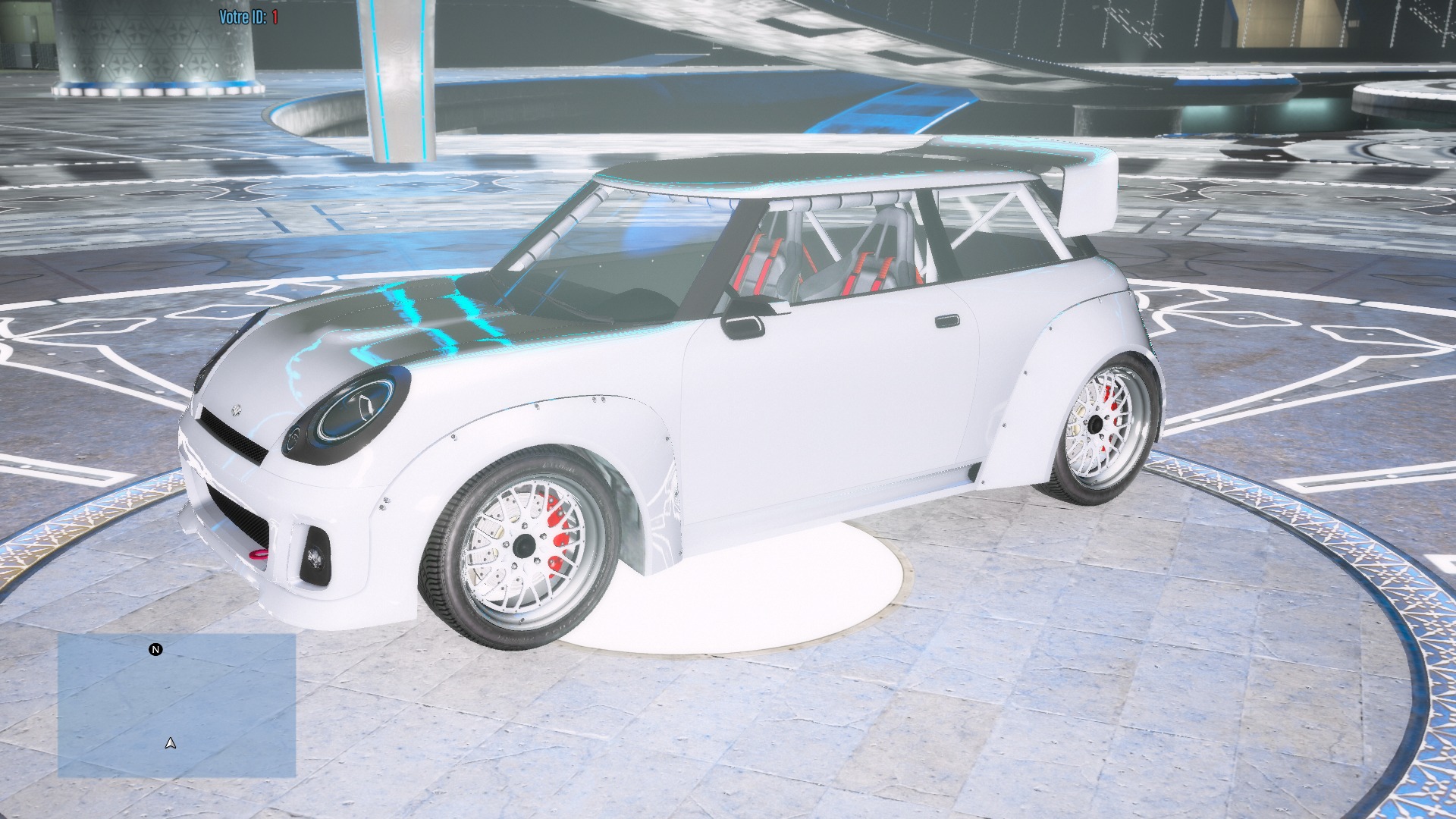
Task: Click the N compass marker on minimap
Action: click(155, 649)
